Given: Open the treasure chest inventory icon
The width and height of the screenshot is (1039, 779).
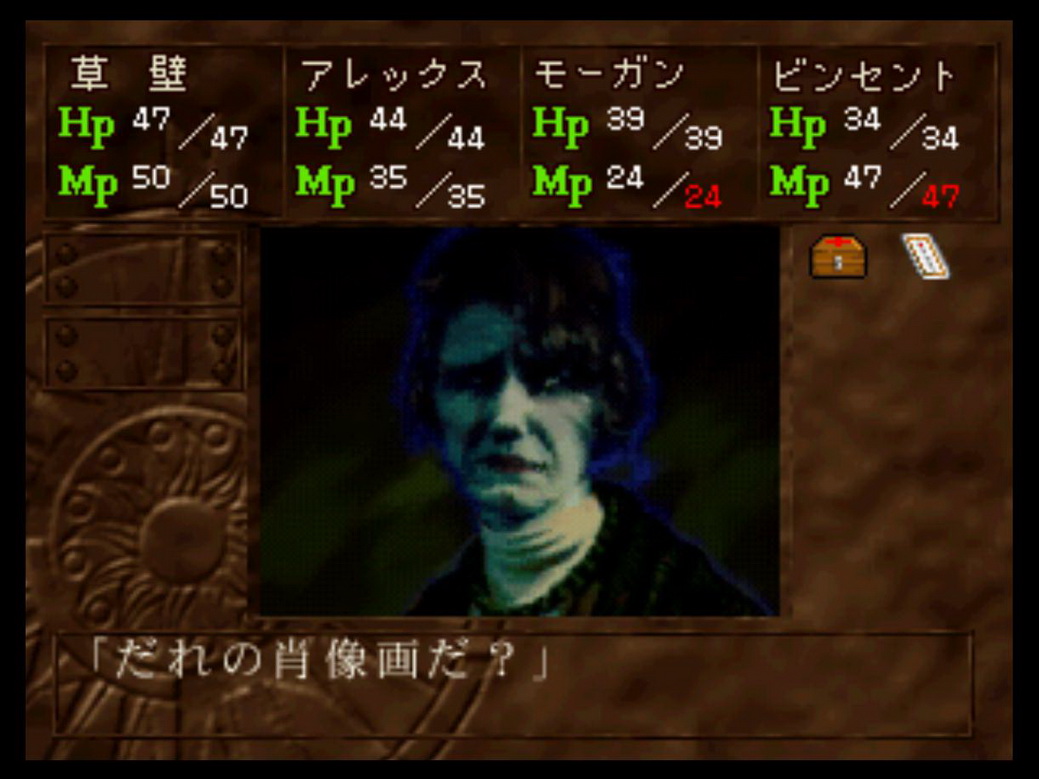Looking at the screenshot, I should pyautogui.click(x=838, y=257).
